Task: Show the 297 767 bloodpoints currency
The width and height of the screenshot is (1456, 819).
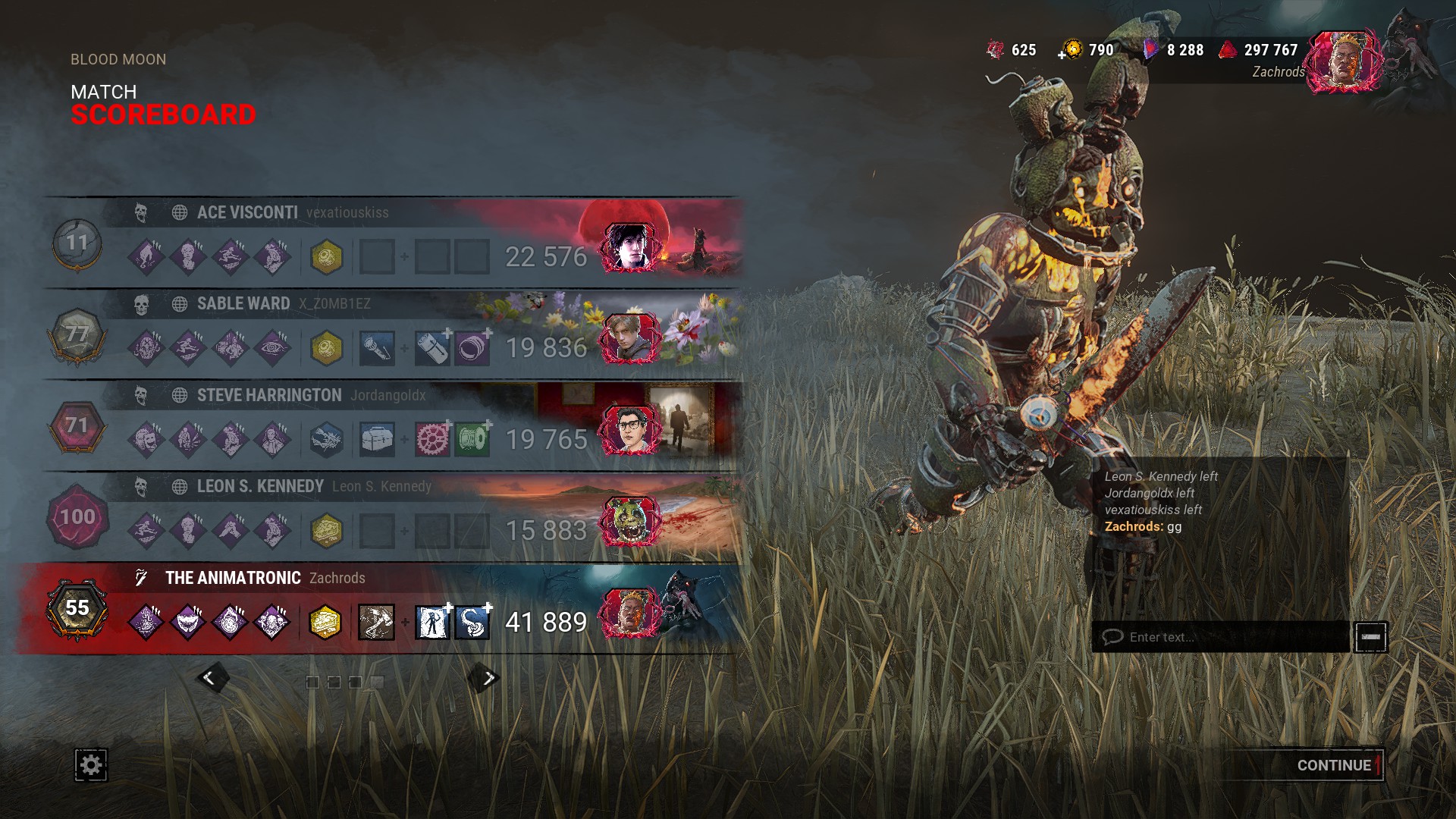Action: tap(1260, 50)
